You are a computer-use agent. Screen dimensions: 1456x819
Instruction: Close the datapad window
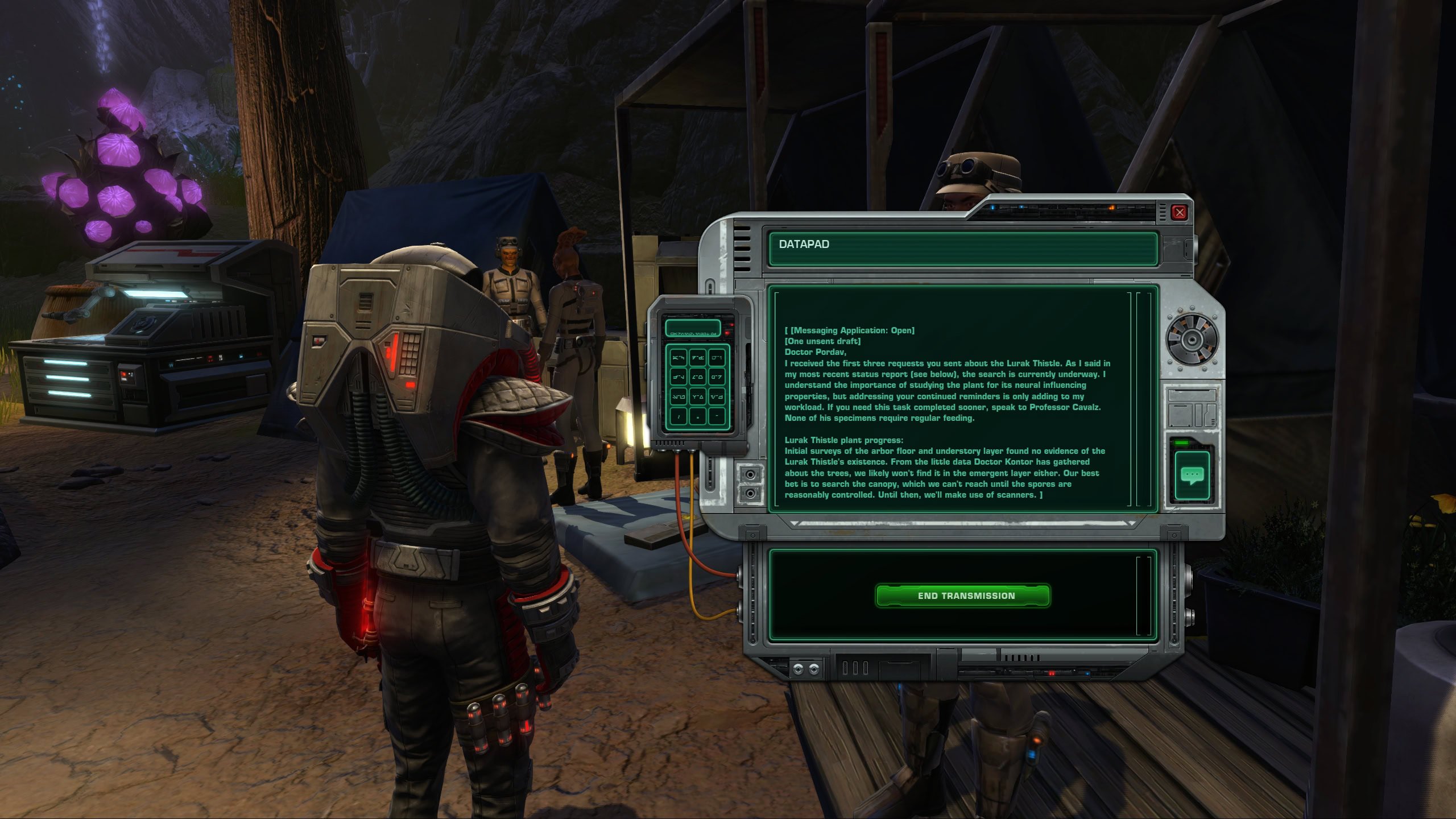(x=1179, y=213)
